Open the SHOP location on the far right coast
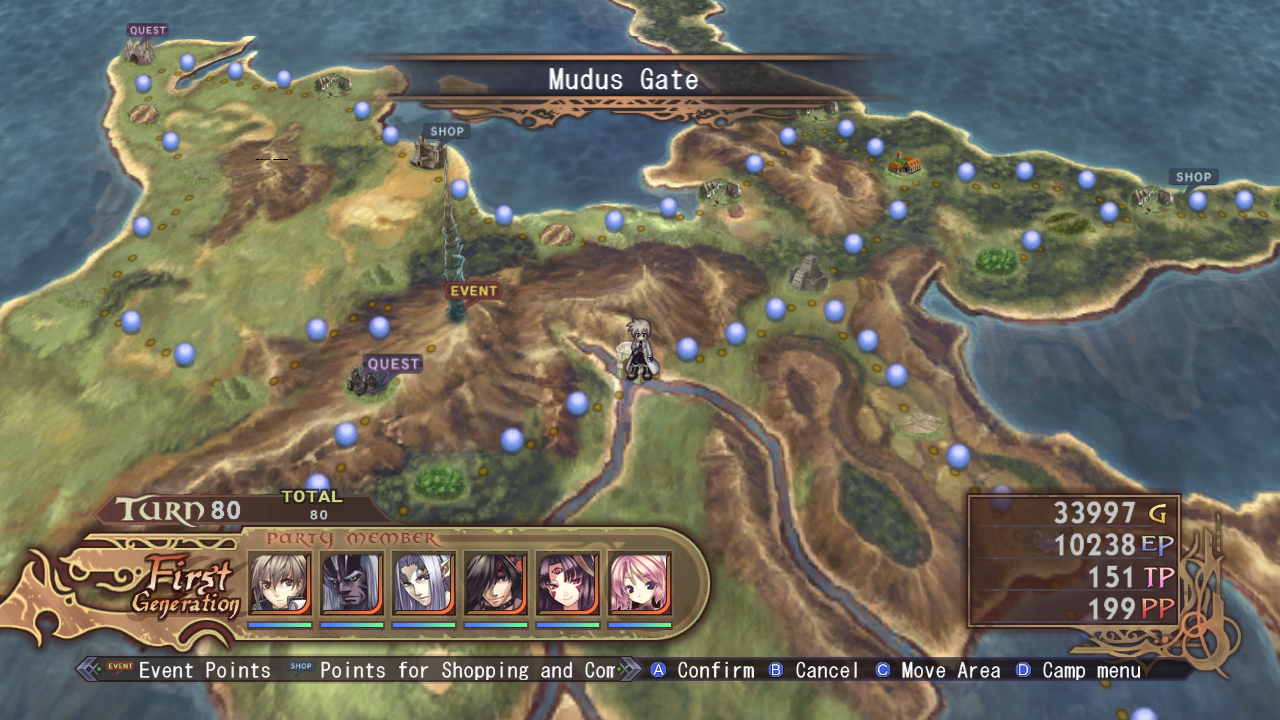The image size is (1280, 720). click(x=1194, y=176)
